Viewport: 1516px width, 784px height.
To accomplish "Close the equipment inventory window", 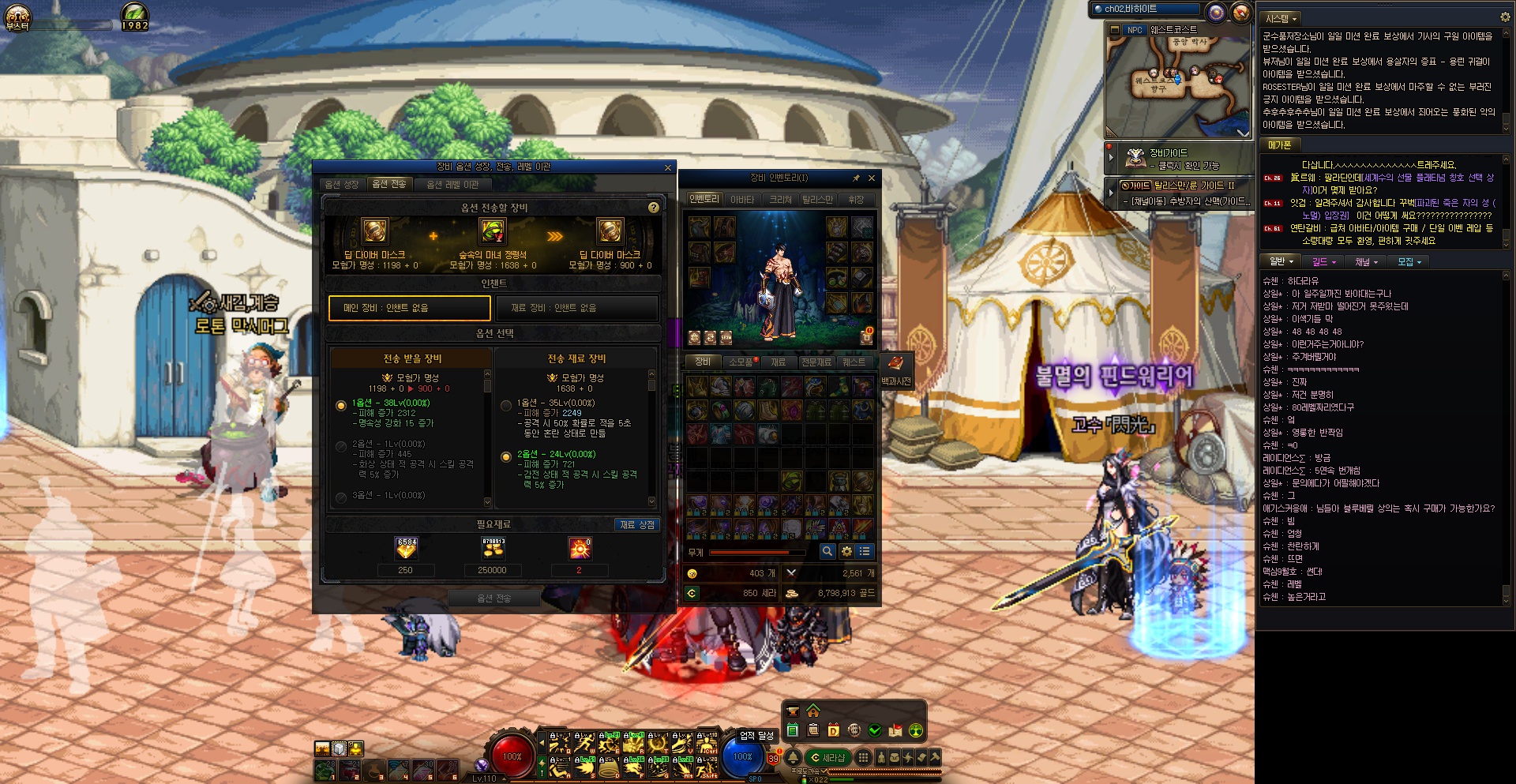I will pyautogui.click(x=872, y=178).
